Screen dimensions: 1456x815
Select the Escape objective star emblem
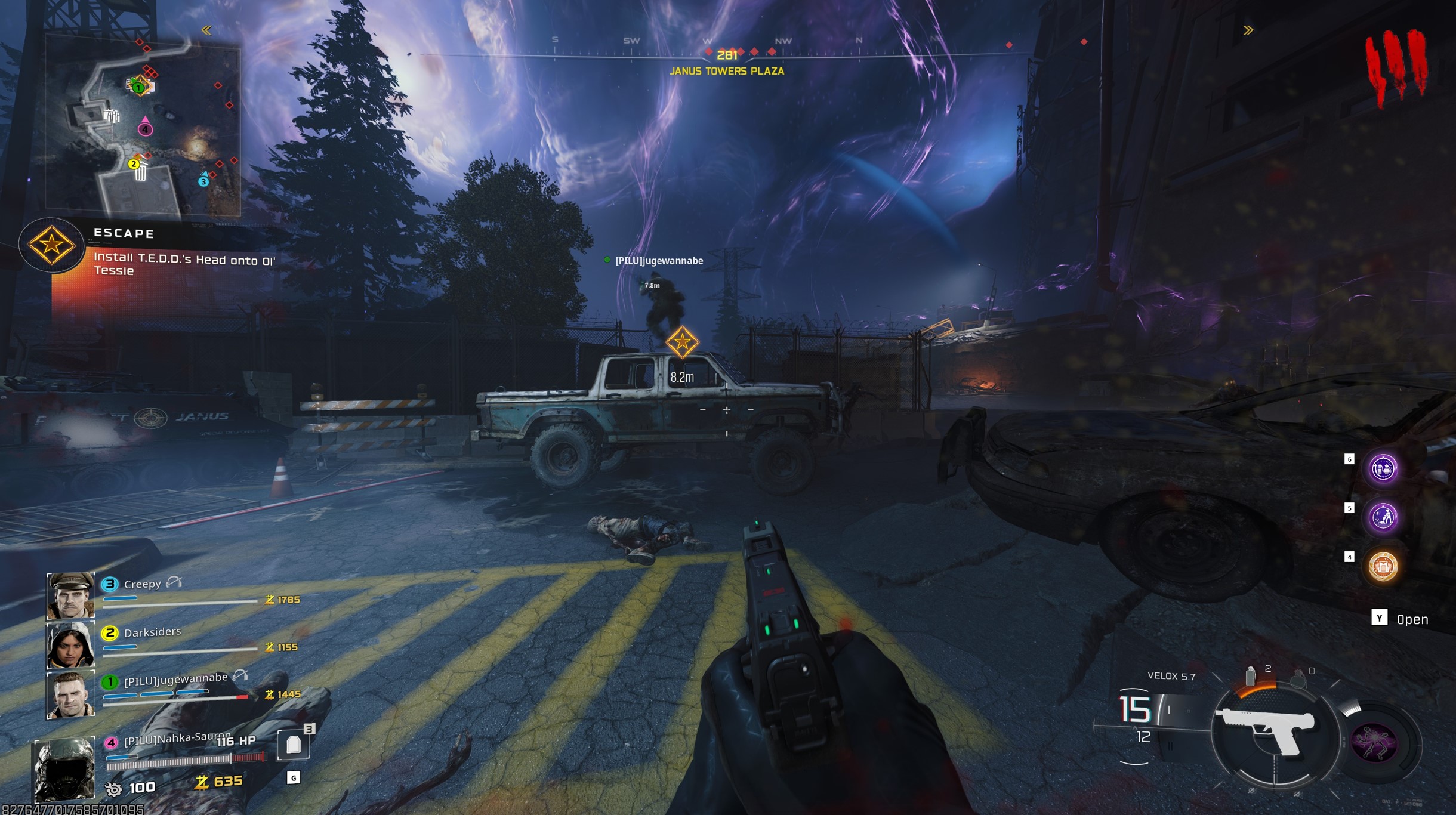[x=51, y=245]
